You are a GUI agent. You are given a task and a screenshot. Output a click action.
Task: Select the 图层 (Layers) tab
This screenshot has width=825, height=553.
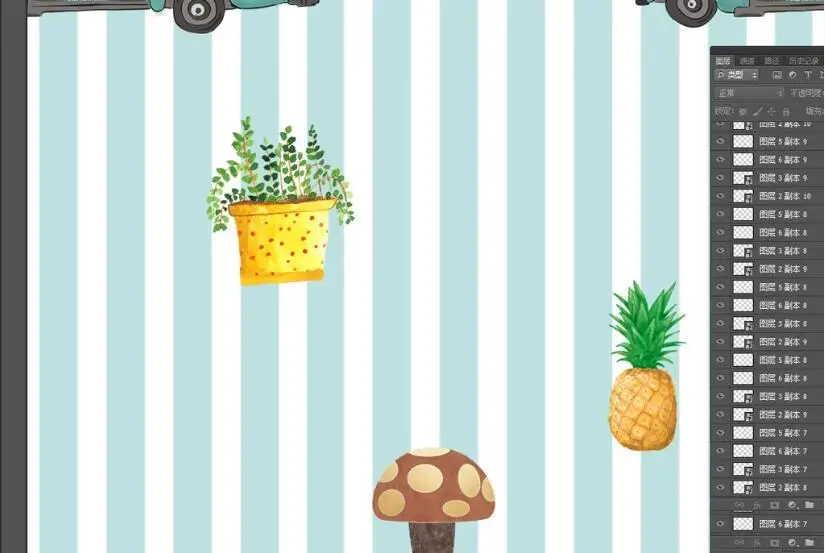723,61
